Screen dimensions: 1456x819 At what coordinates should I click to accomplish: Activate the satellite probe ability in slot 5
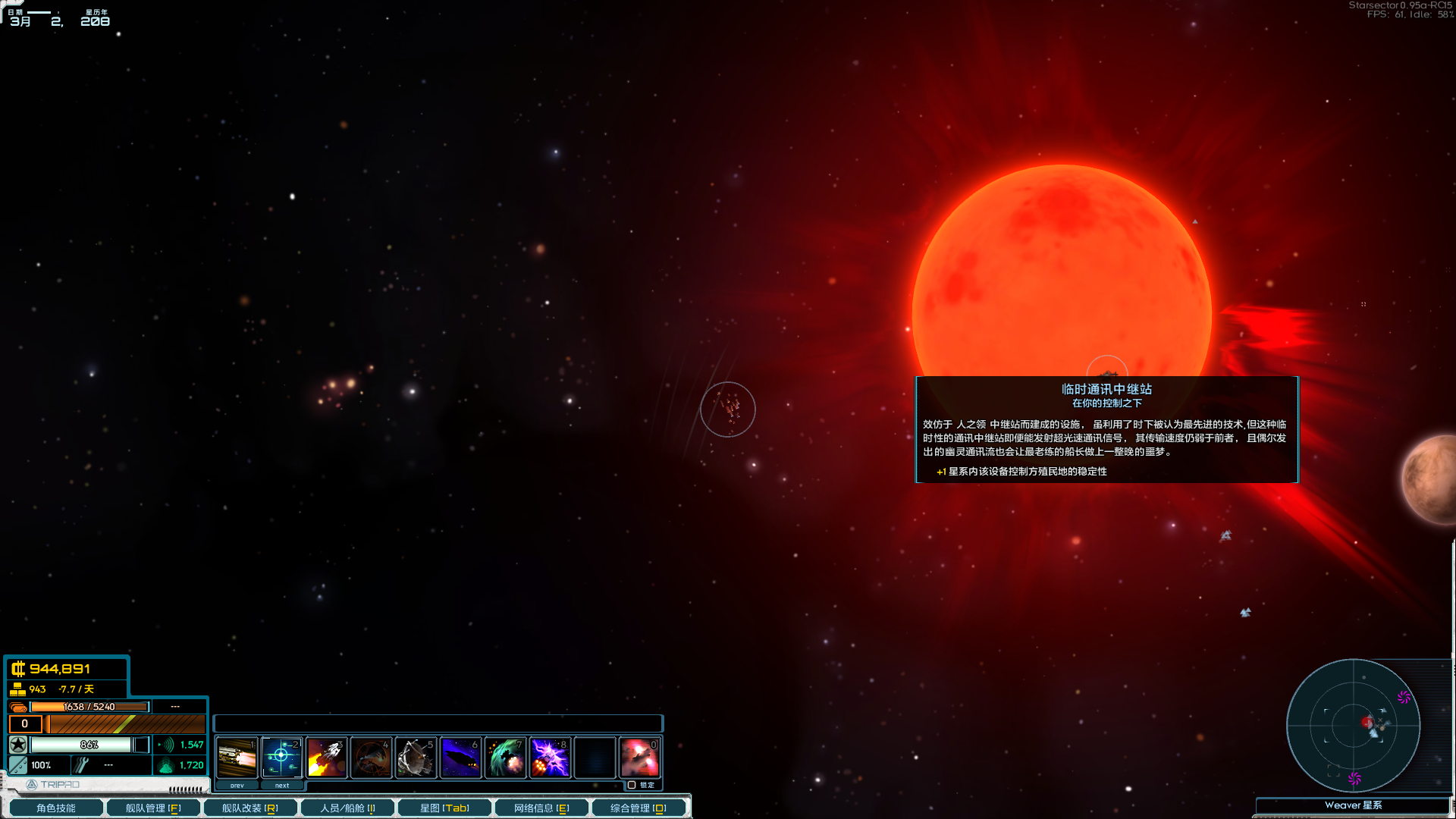416,758
